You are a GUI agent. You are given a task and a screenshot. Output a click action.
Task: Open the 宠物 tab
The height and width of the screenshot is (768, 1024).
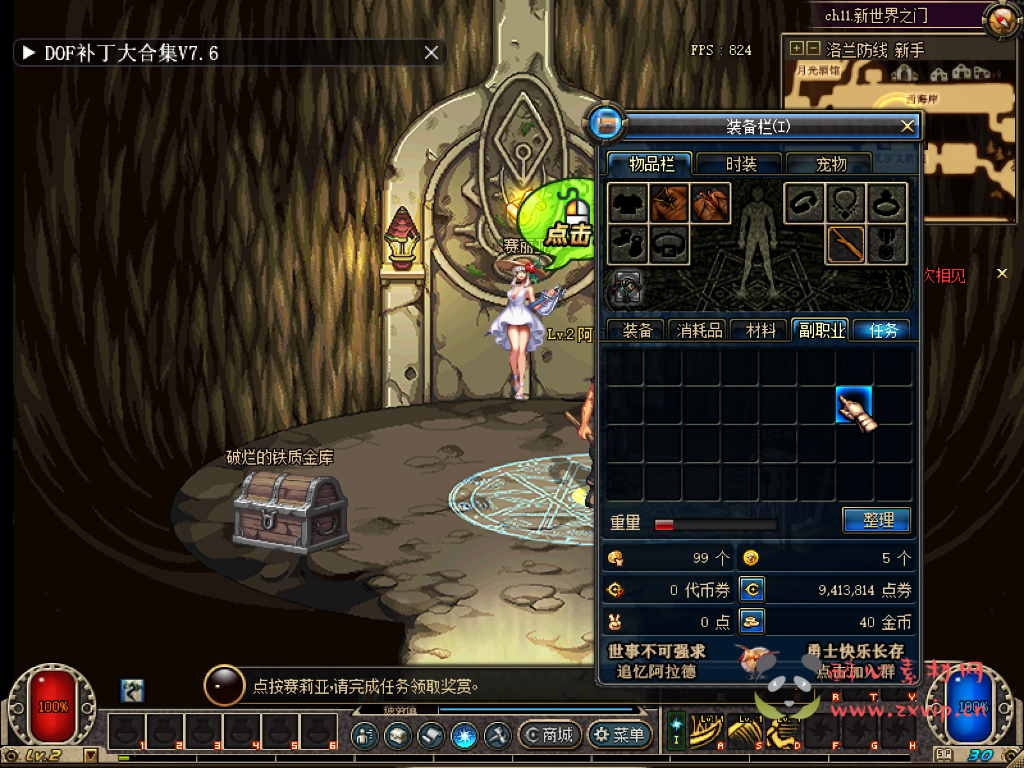830,164
